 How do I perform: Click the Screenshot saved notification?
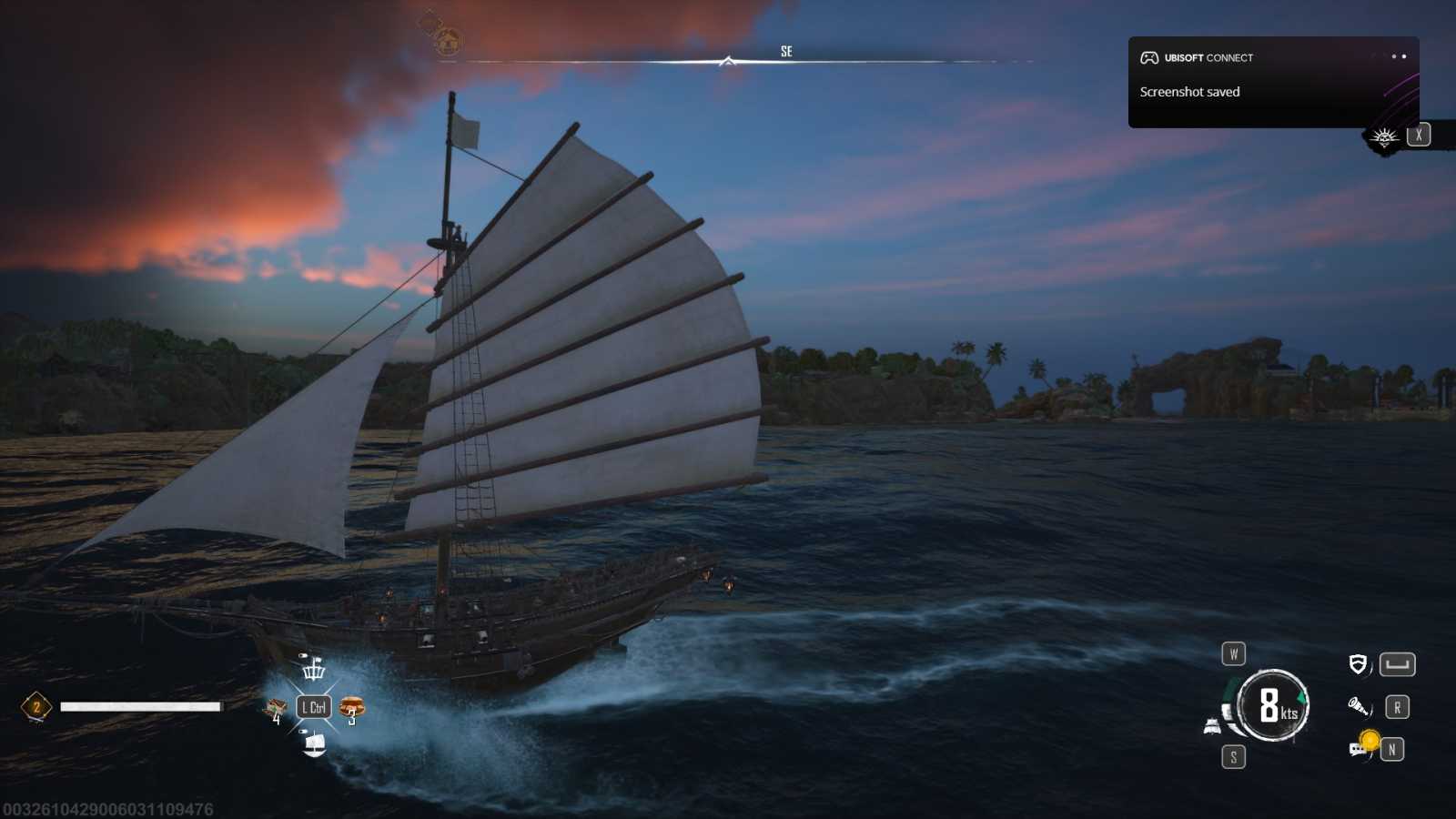click(1189, 91)
